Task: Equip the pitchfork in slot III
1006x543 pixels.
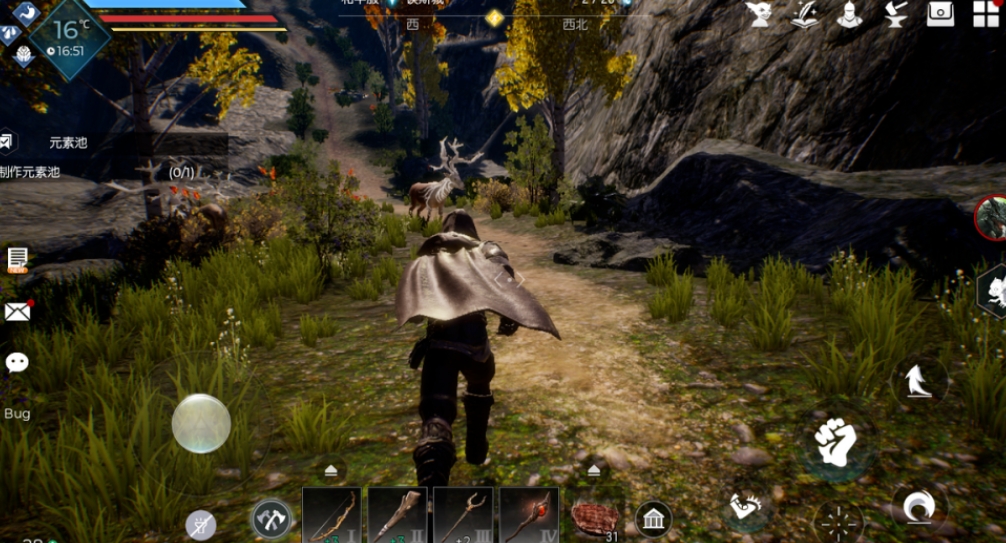Action: point(463,516)
